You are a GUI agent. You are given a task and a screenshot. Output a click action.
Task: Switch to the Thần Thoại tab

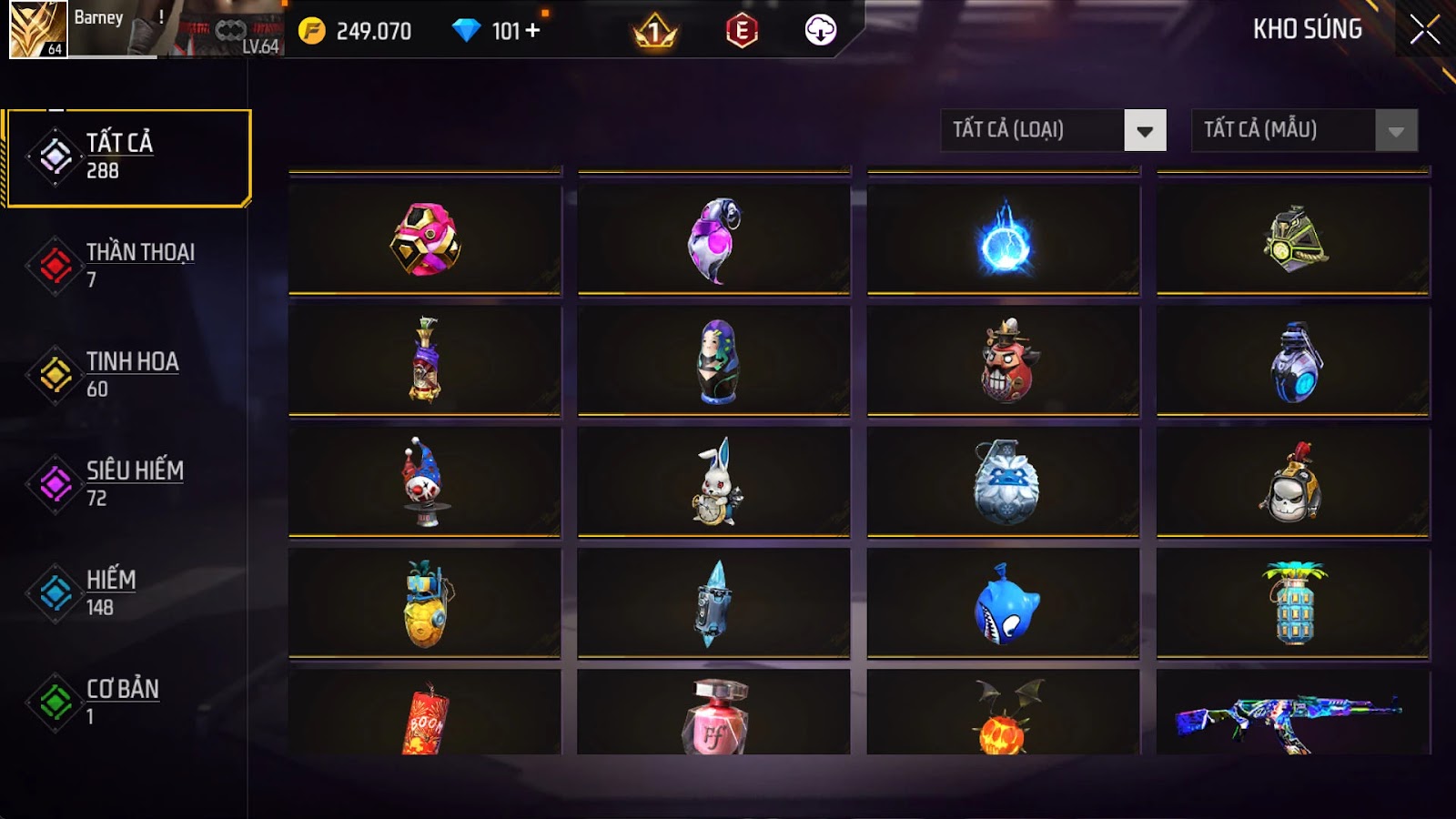tap(127, 265)
